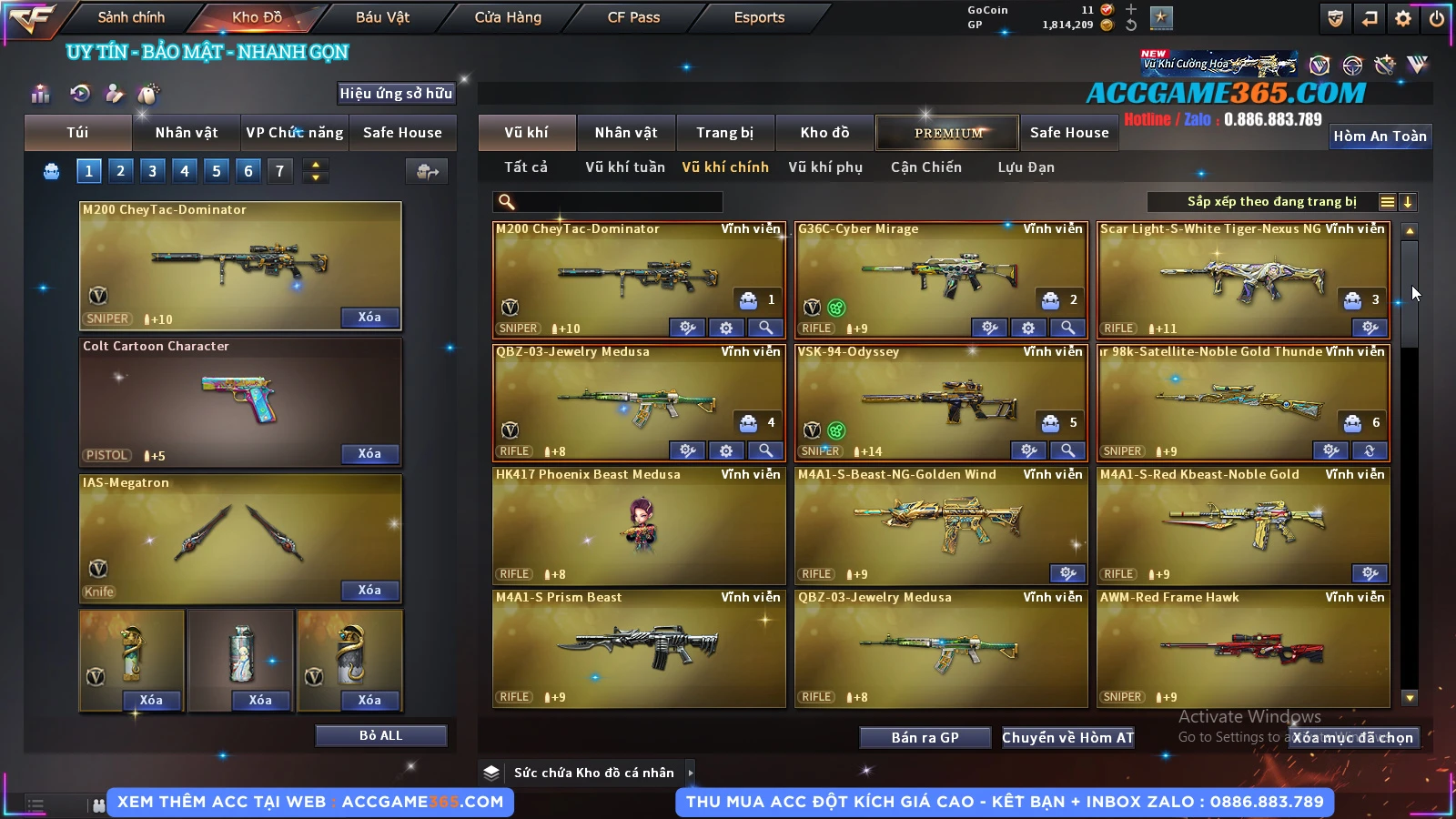Go to the Cửa Hàng shop
1456x819 pixels.
tap(508, 17)
